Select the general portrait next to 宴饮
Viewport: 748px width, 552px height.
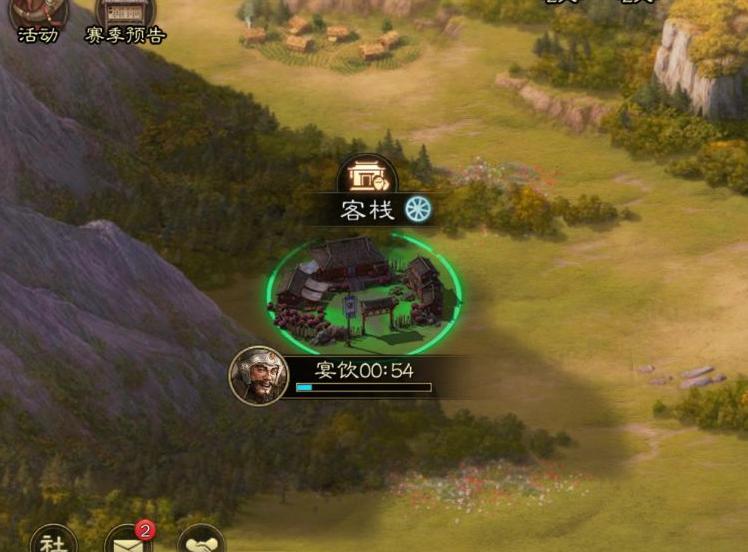point(259,375)
